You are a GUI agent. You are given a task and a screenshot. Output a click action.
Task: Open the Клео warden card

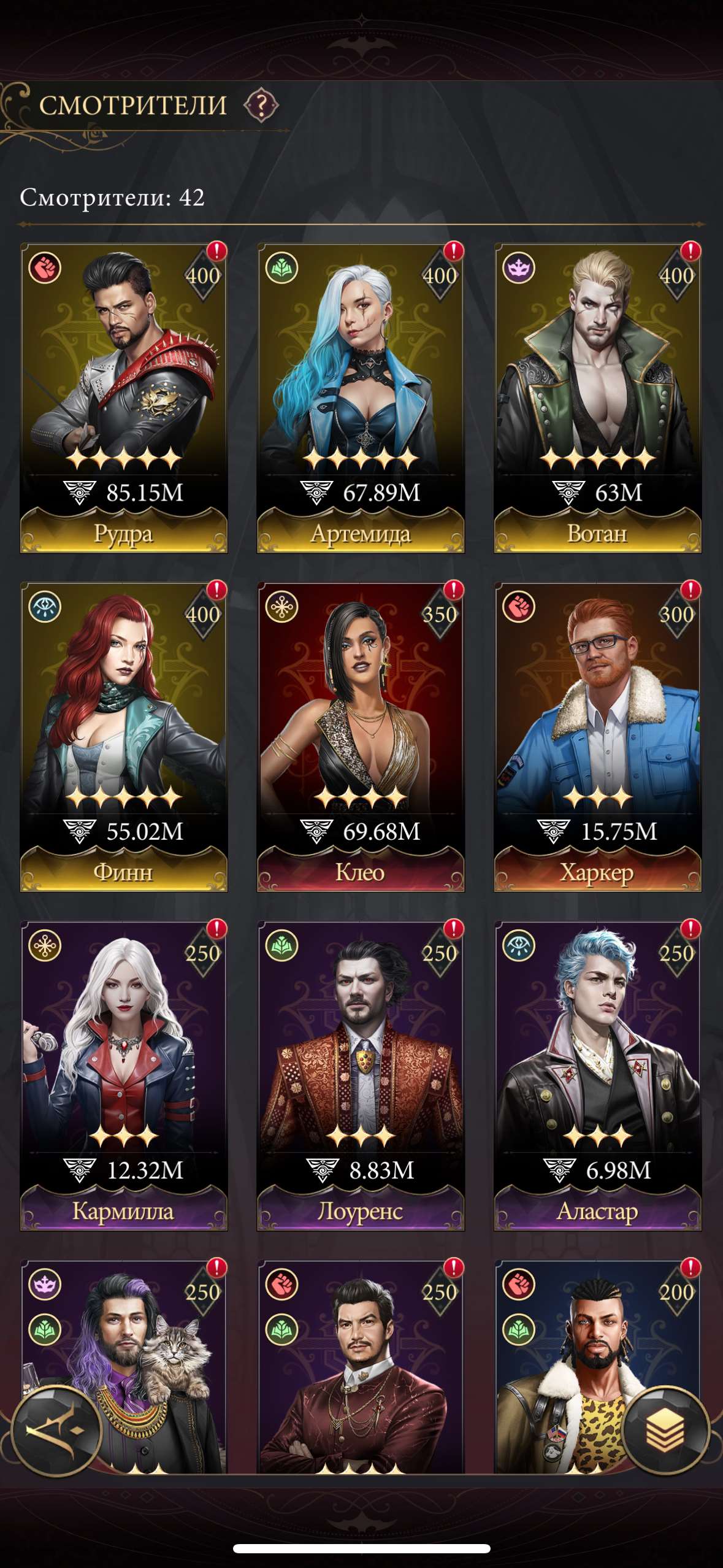pos(361,736)
